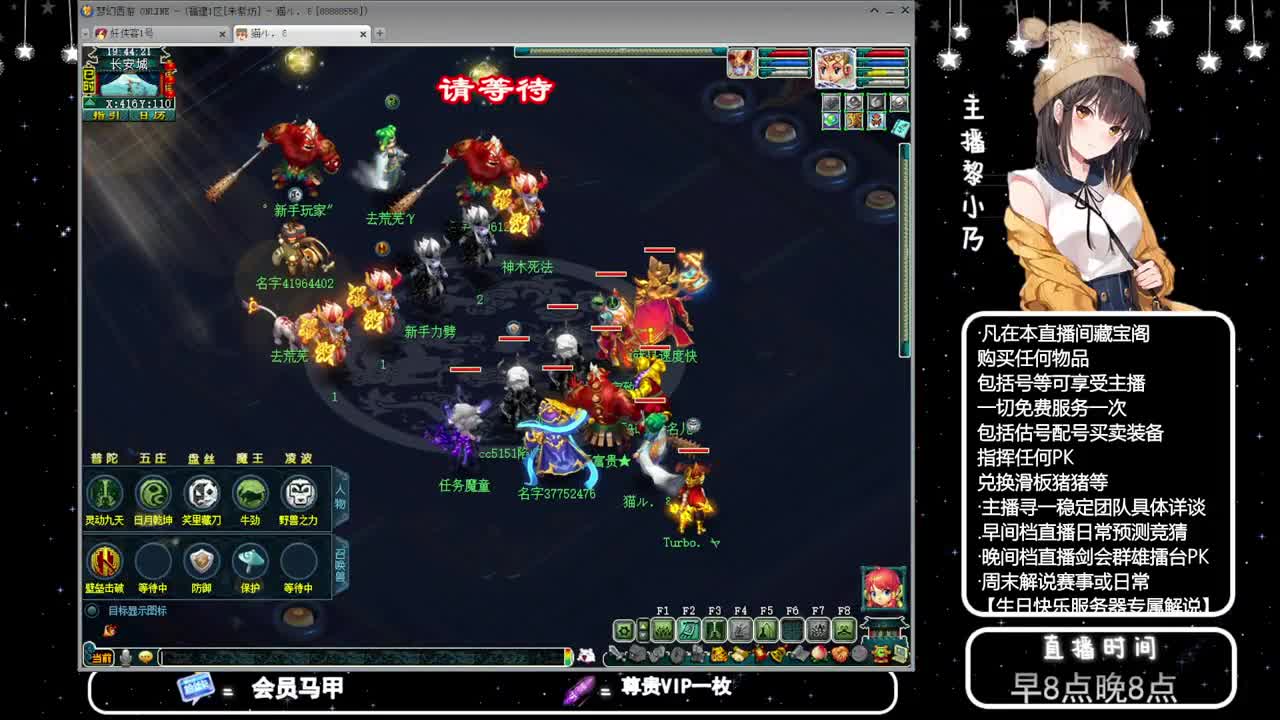Click the 壁垒击破 attack icon
Screen dimensions: 1280x720
(x=105, y=563)
